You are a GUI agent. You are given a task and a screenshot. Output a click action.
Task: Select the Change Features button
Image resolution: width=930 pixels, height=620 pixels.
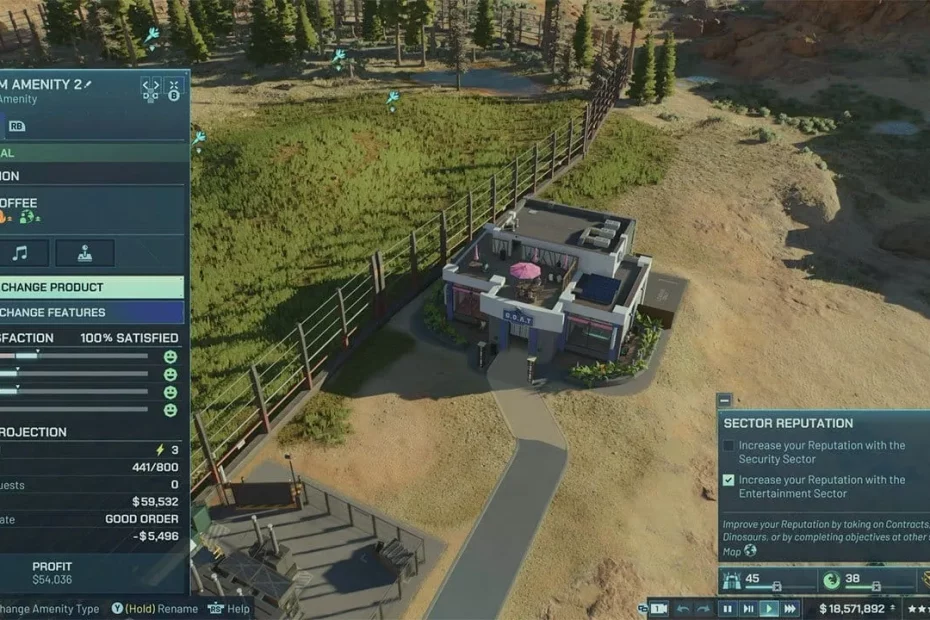[x=90, y=312]
